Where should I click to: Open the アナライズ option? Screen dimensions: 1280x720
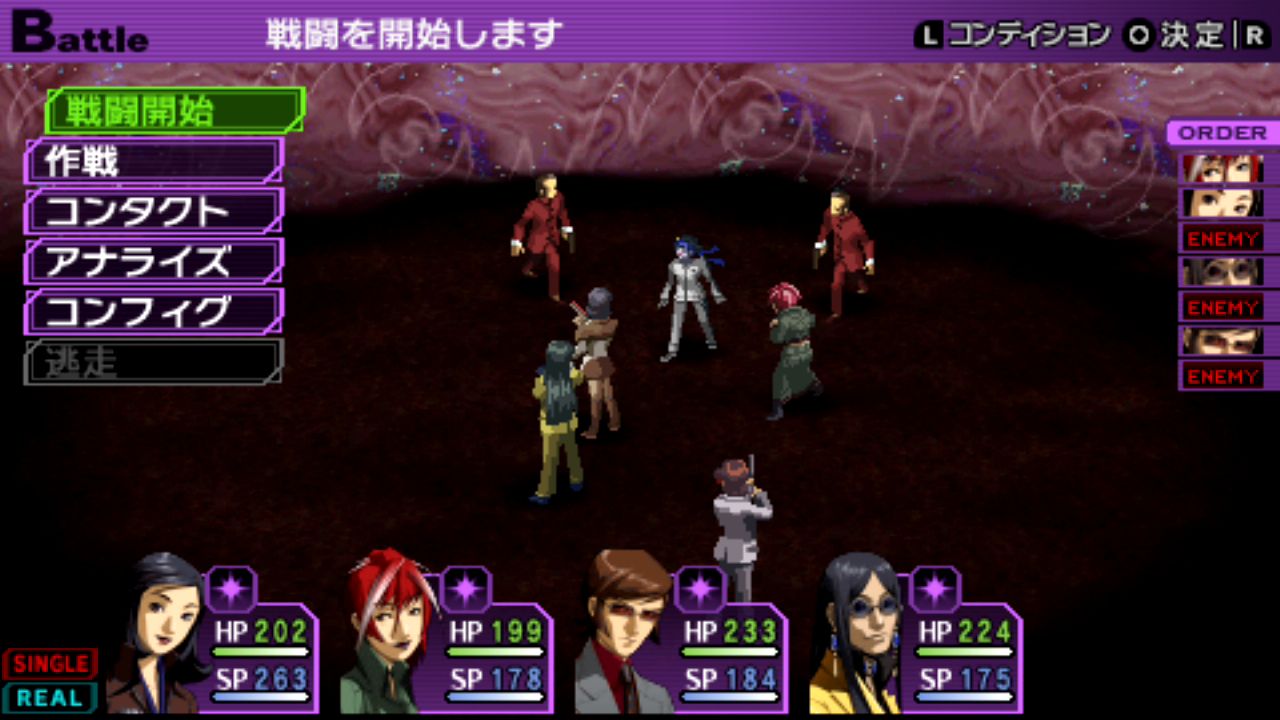[x=154, y=261]
